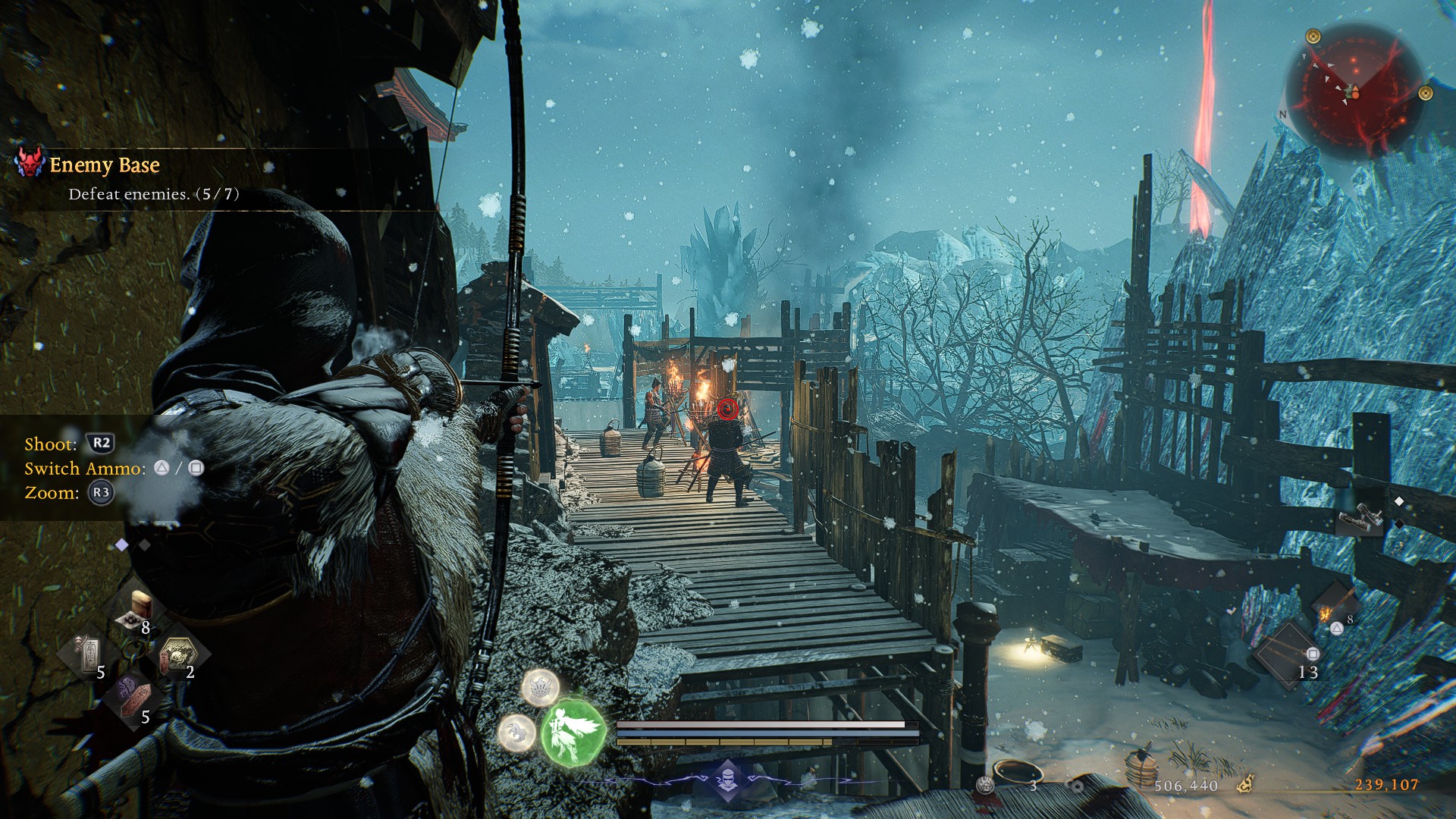Pick the hexagonal gold charm slot
The width and height of the screenshot is (1456, 819).
pyautogui.click(x=178, y=654)
